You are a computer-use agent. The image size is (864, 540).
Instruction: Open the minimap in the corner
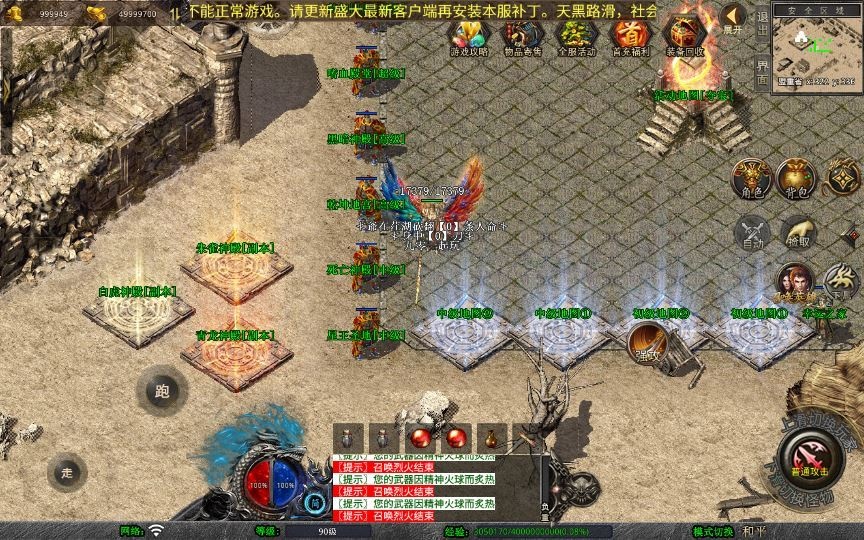817,47
